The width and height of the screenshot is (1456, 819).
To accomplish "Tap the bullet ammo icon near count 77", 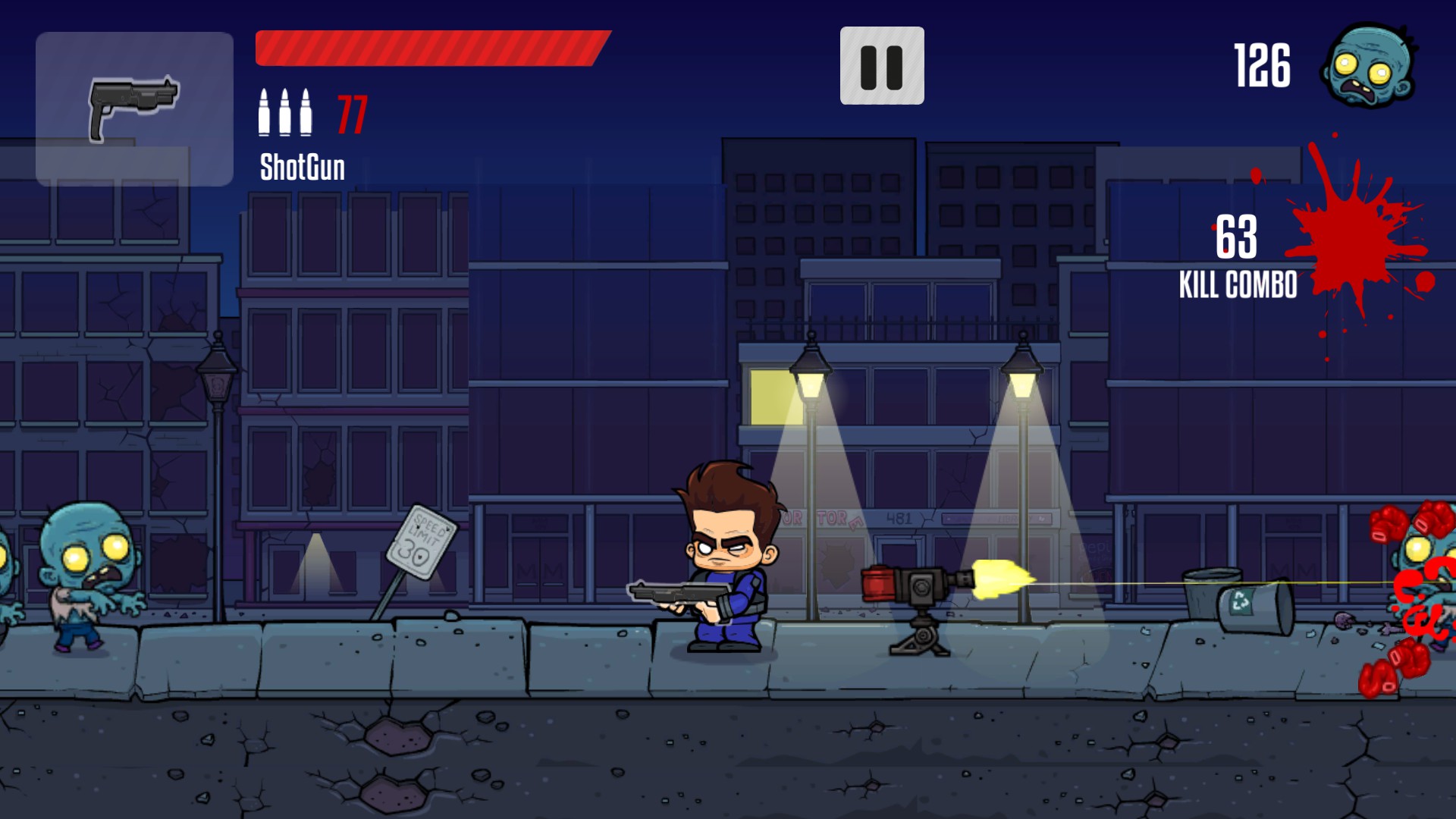I will [284, 112].
